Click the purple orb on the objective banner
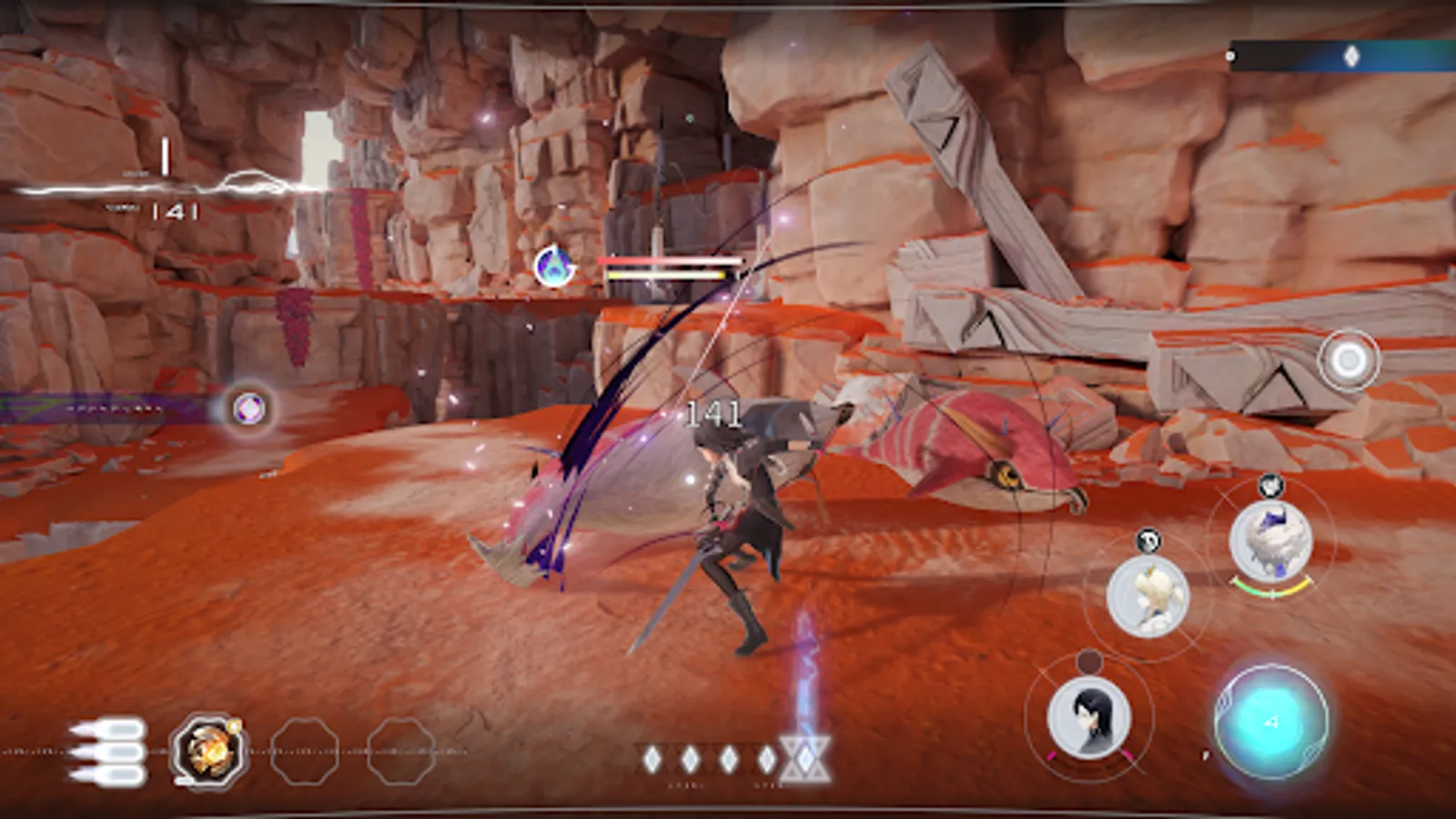Viewport: 1456px width, 819px height. click(x=248, y=409)
